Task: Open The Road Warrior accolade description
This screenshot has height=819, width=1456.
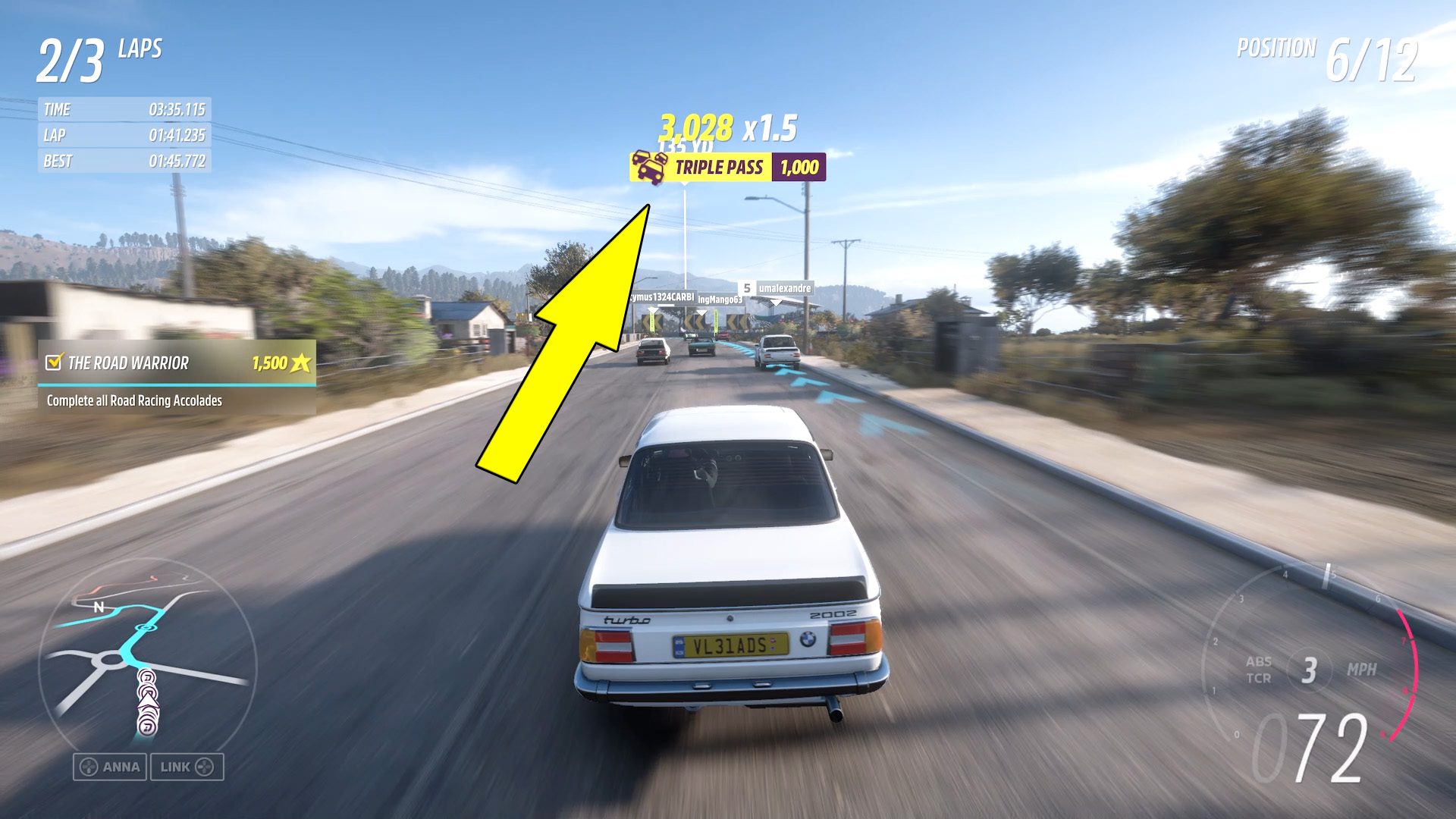Action: coord(133,401)
